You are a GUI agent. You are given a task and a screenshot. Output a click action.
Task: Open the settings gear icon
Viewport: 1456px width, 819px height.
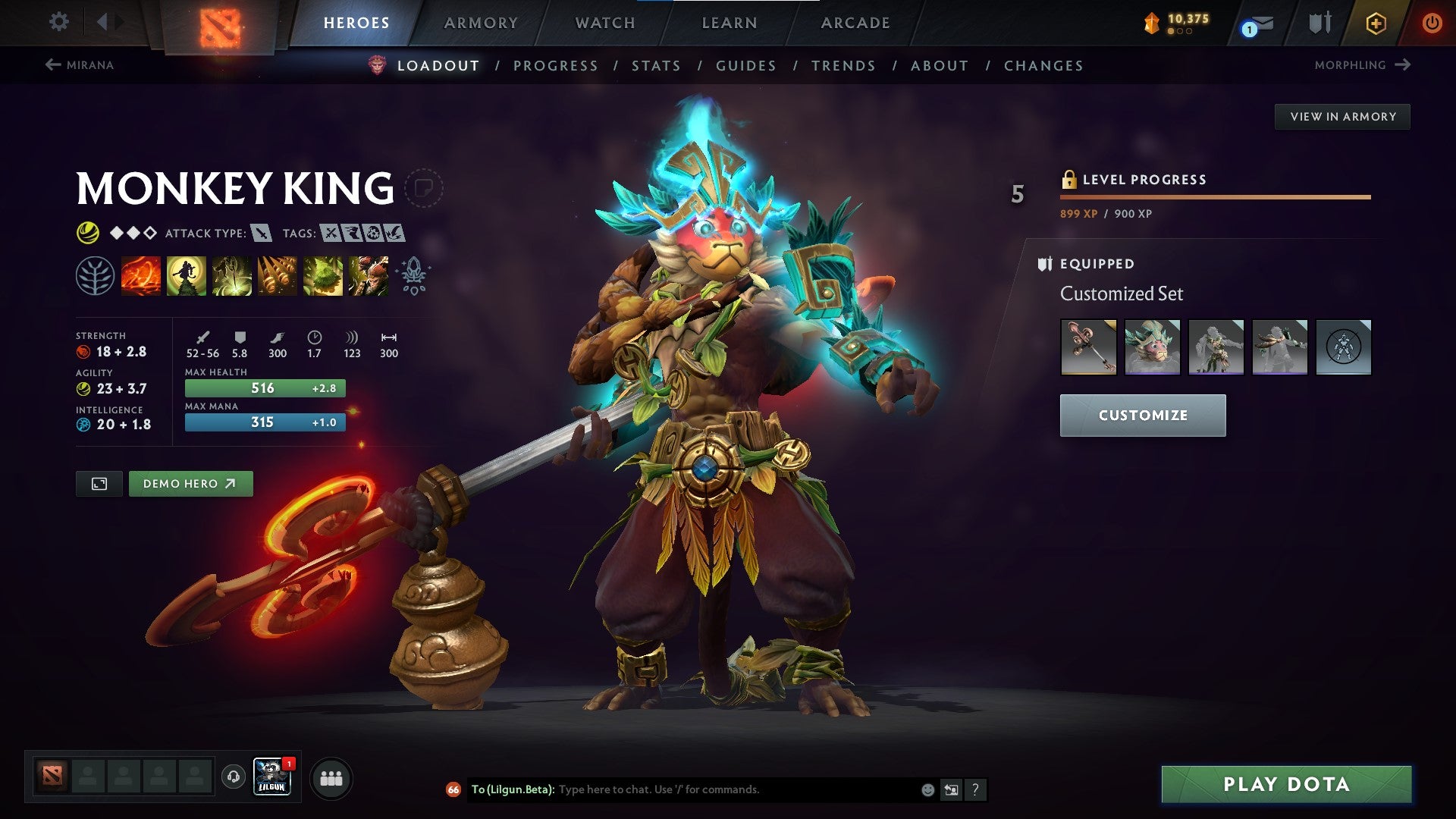[x=58, y=22]
